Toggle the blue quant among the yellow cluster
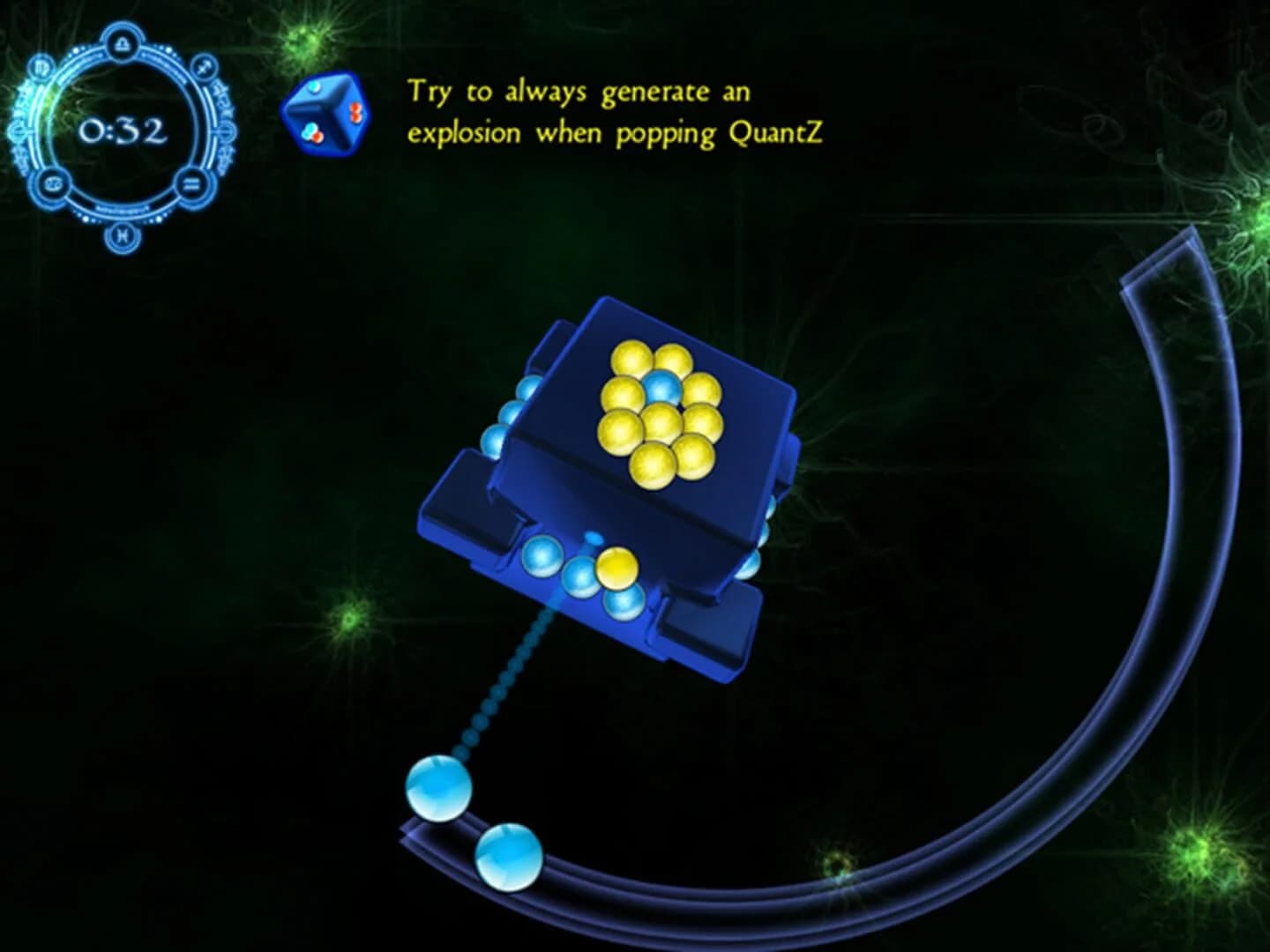 [x=663, y=387]
